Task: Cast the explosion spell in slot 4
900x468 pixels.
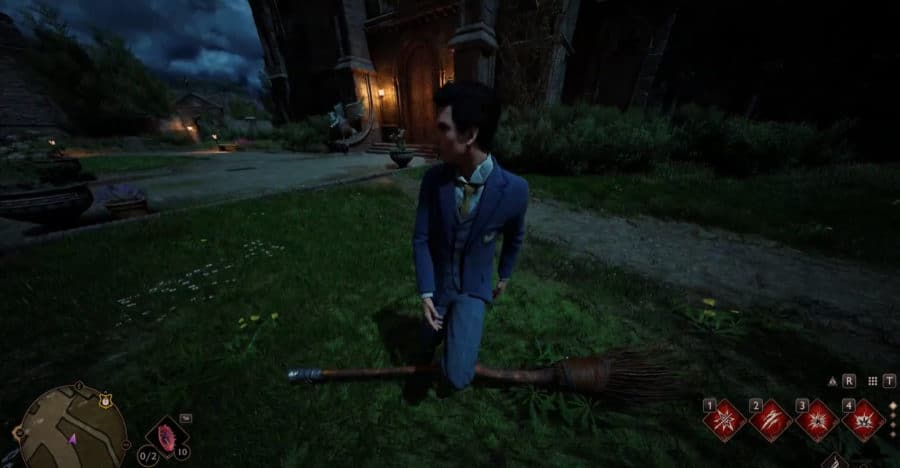Action: coord(862,420)
